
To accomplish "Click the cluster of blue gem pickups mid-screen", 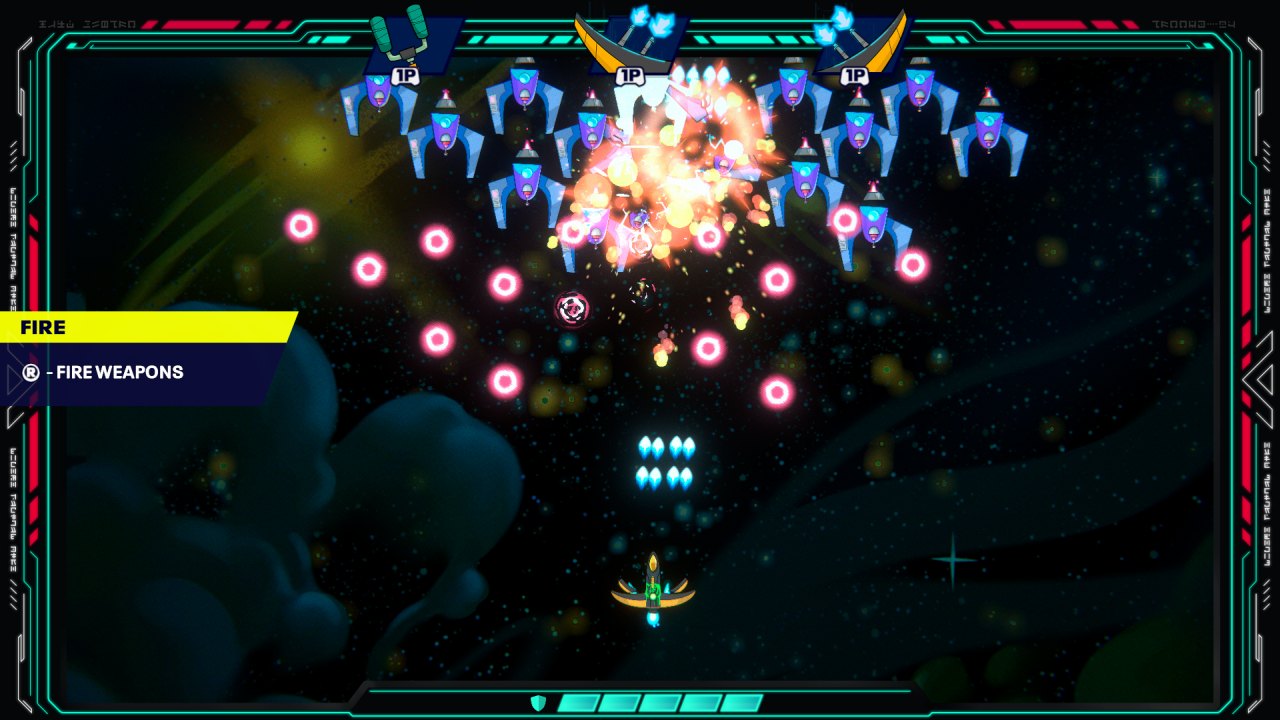I will coord(666,463).
